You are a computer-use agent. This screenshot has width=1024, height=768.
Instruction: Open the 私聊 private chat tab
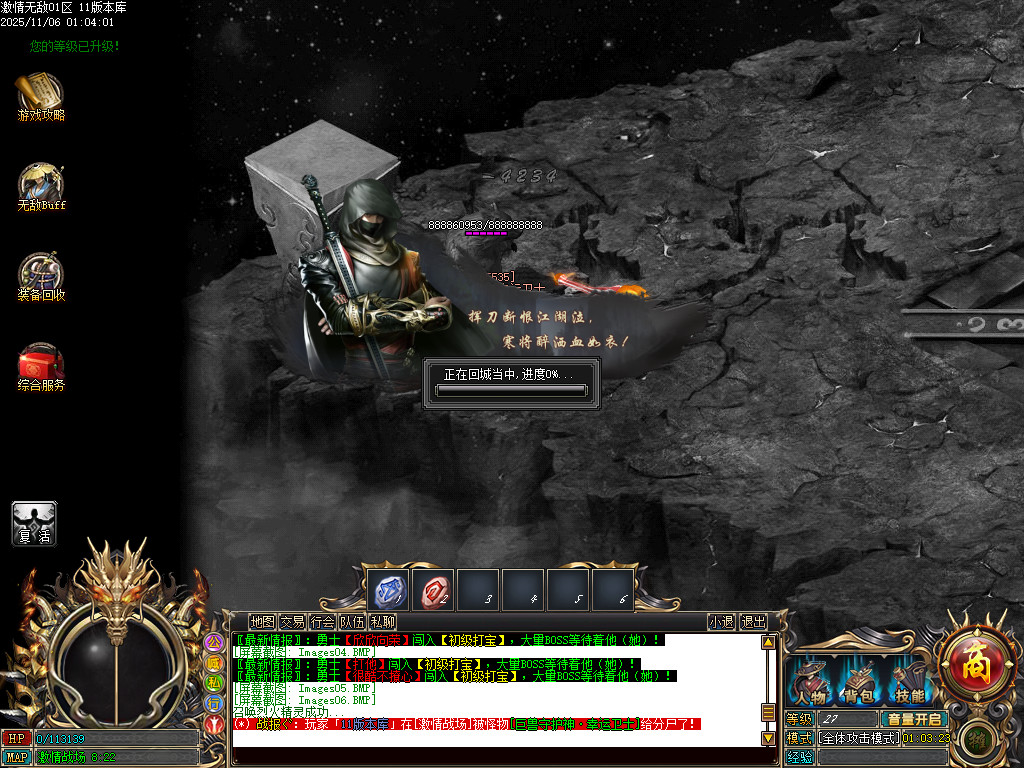pyautogui.click(x=382, y=622)
